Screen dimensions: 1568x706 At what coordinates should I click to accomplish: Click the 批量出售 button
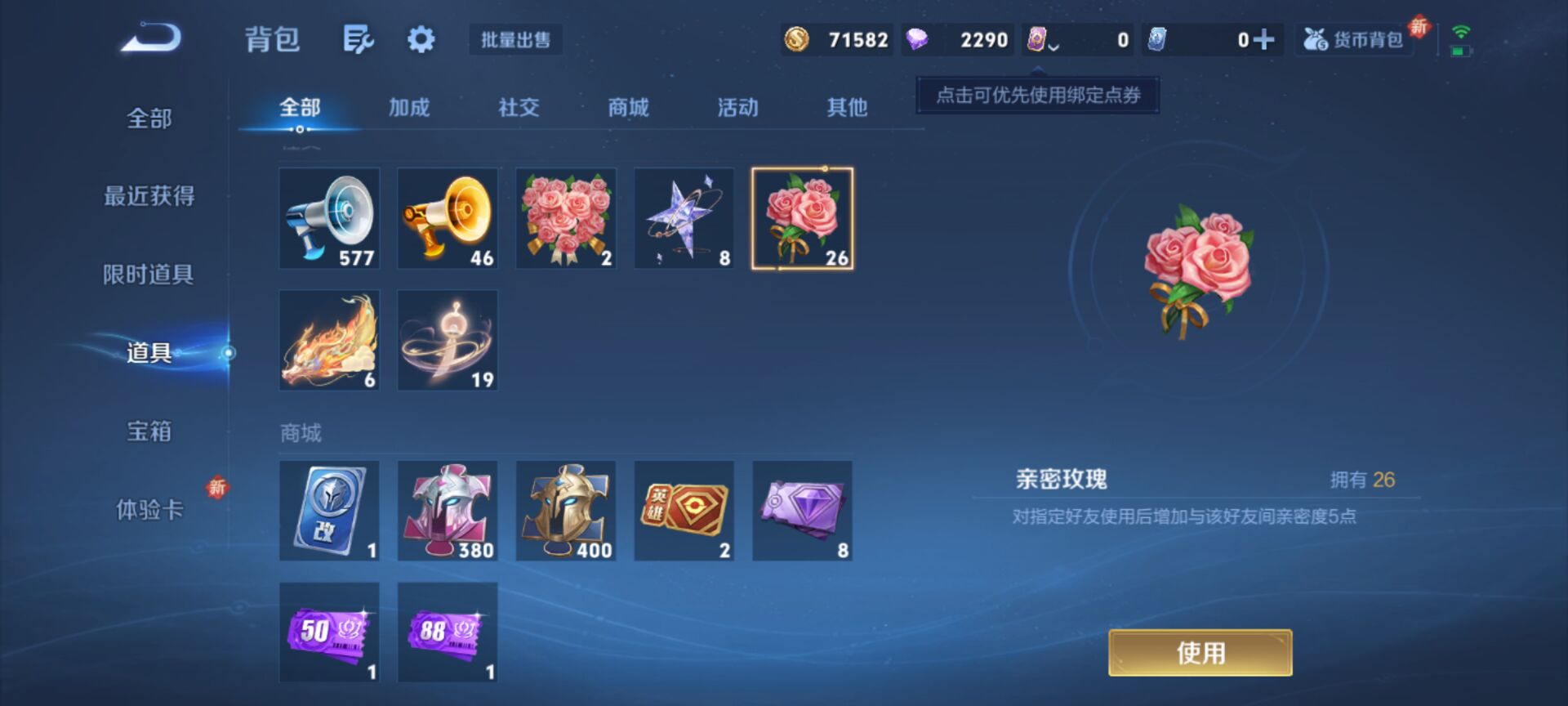click(x=516, y=40)
